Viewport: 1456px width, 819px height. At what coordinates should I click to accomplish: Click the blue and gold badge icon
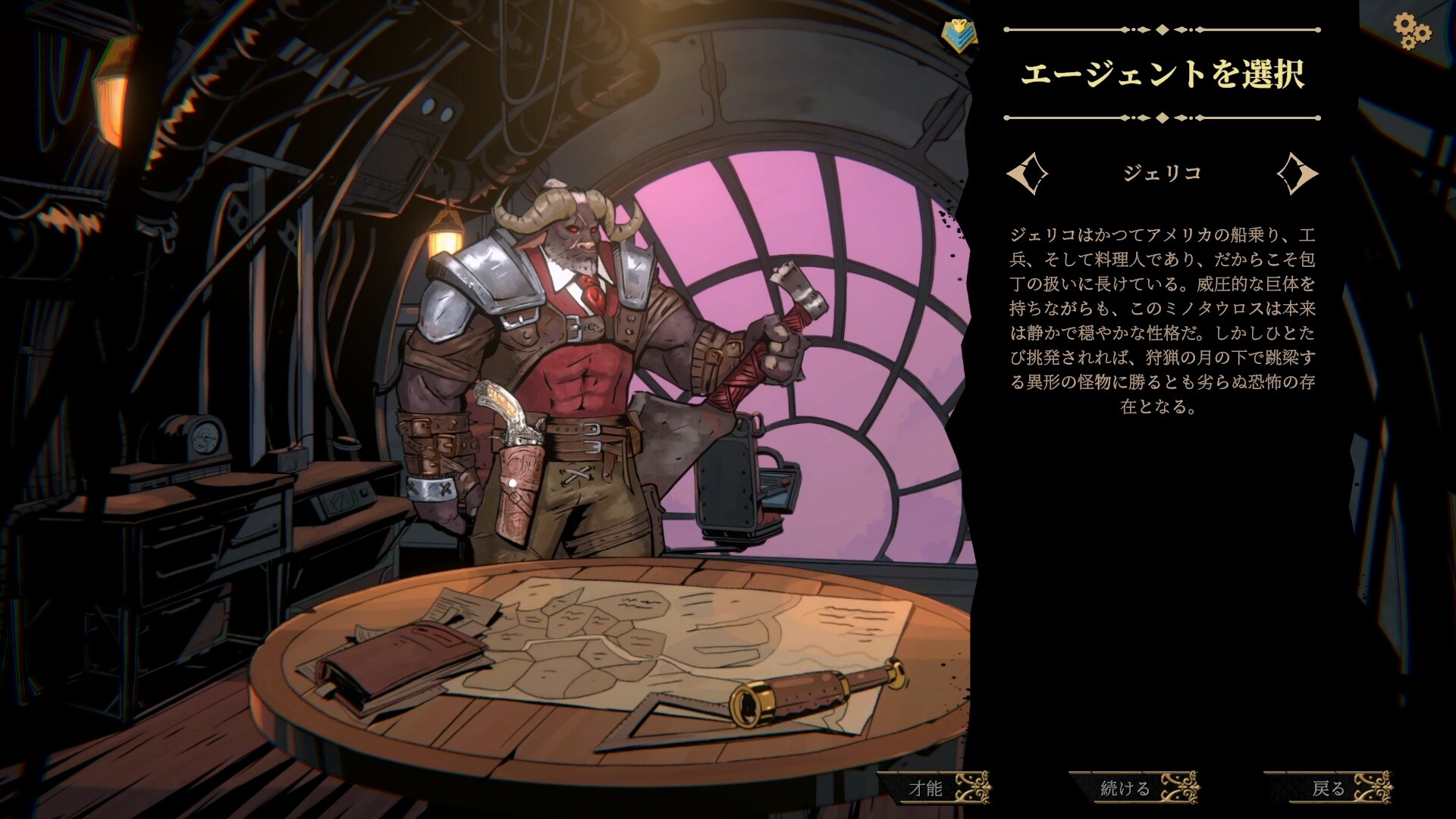959,36
